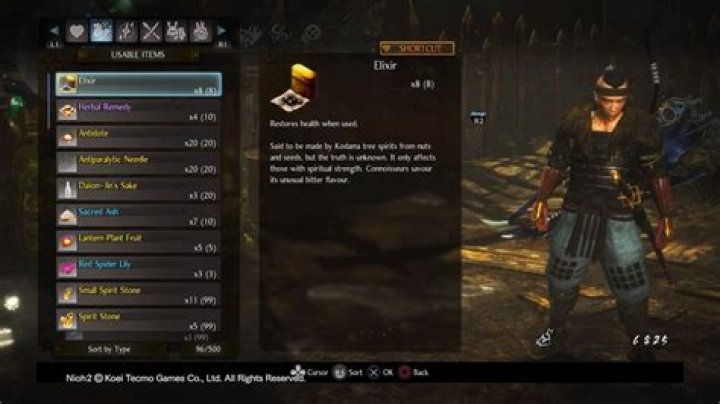The width and height of the screenshot is (720, 404).
Task: Choose the Herbal Remedy item
Action: [x=138, y=110]
